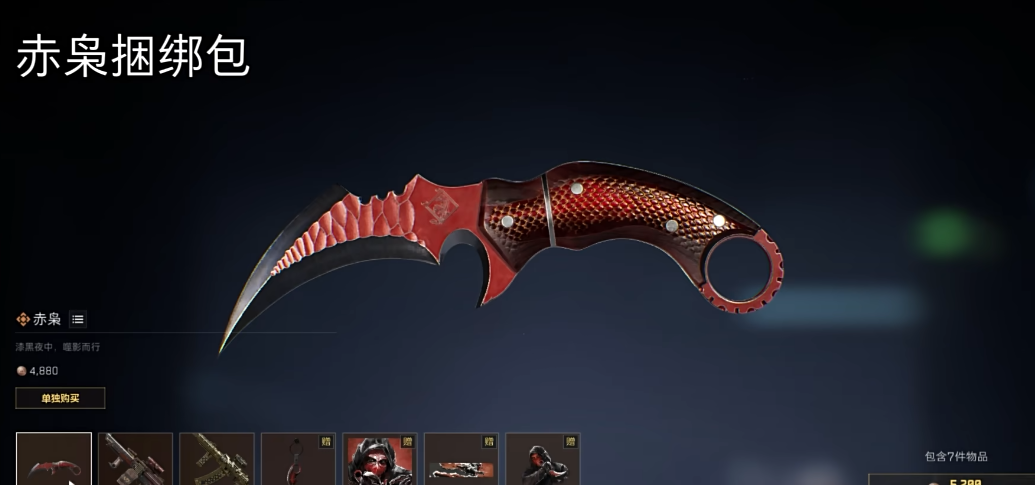This screenshot has height=485, width=1035.
Task: Choose the olive camo gun thumbnail
Action: tap(217, 459)
